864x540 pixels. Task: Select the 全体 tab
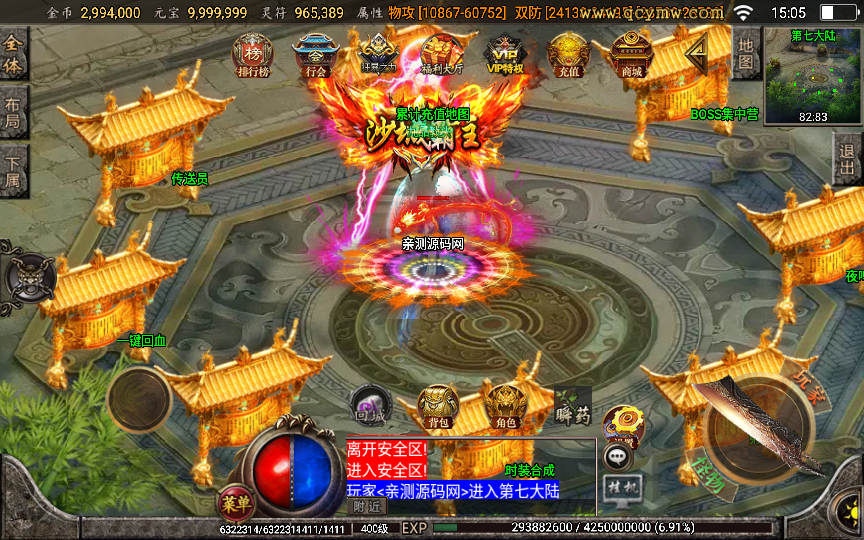tap(13, 55)
